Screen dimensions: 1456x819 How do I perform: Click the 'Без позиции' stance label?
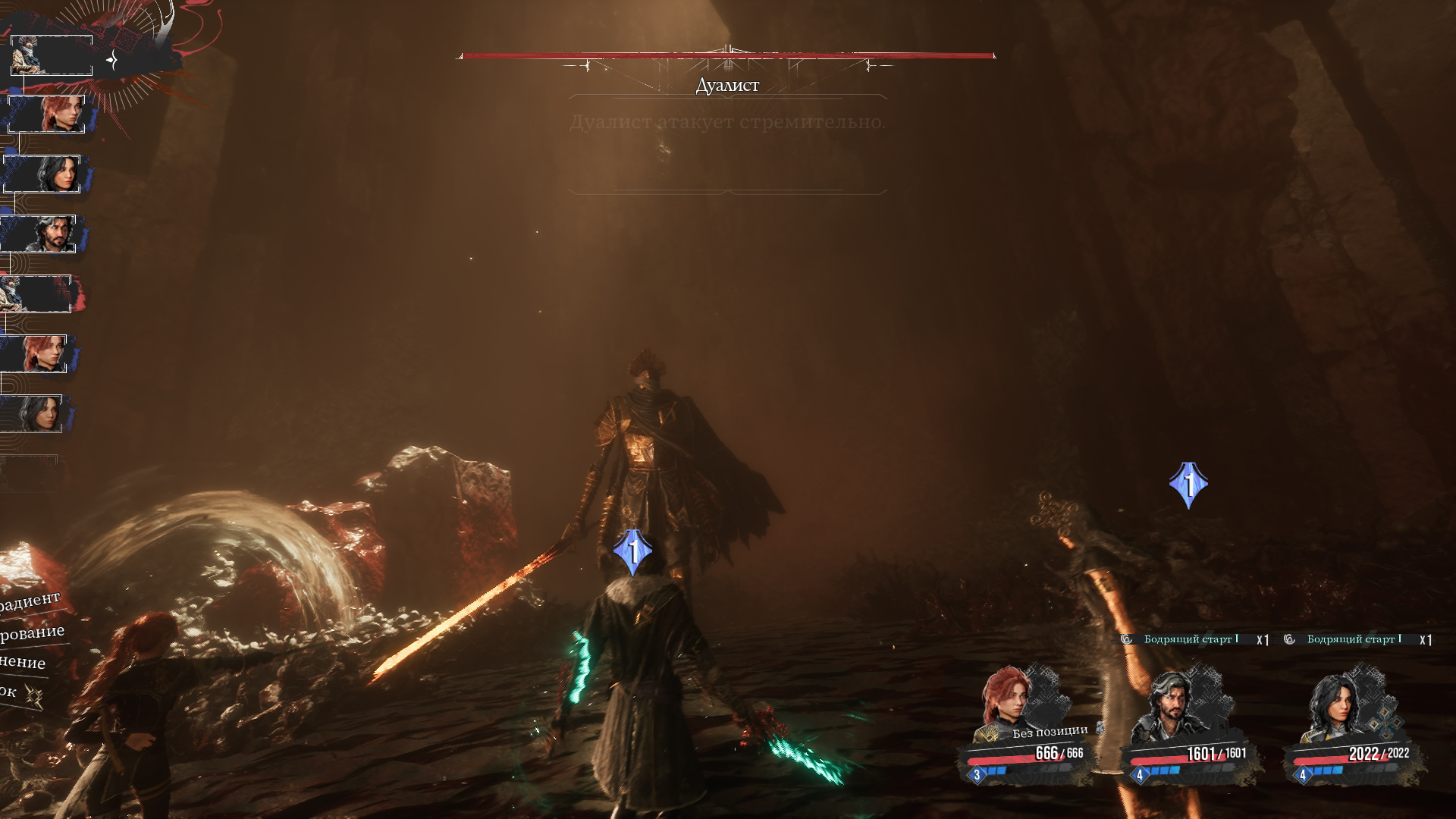click(1050, 732)
